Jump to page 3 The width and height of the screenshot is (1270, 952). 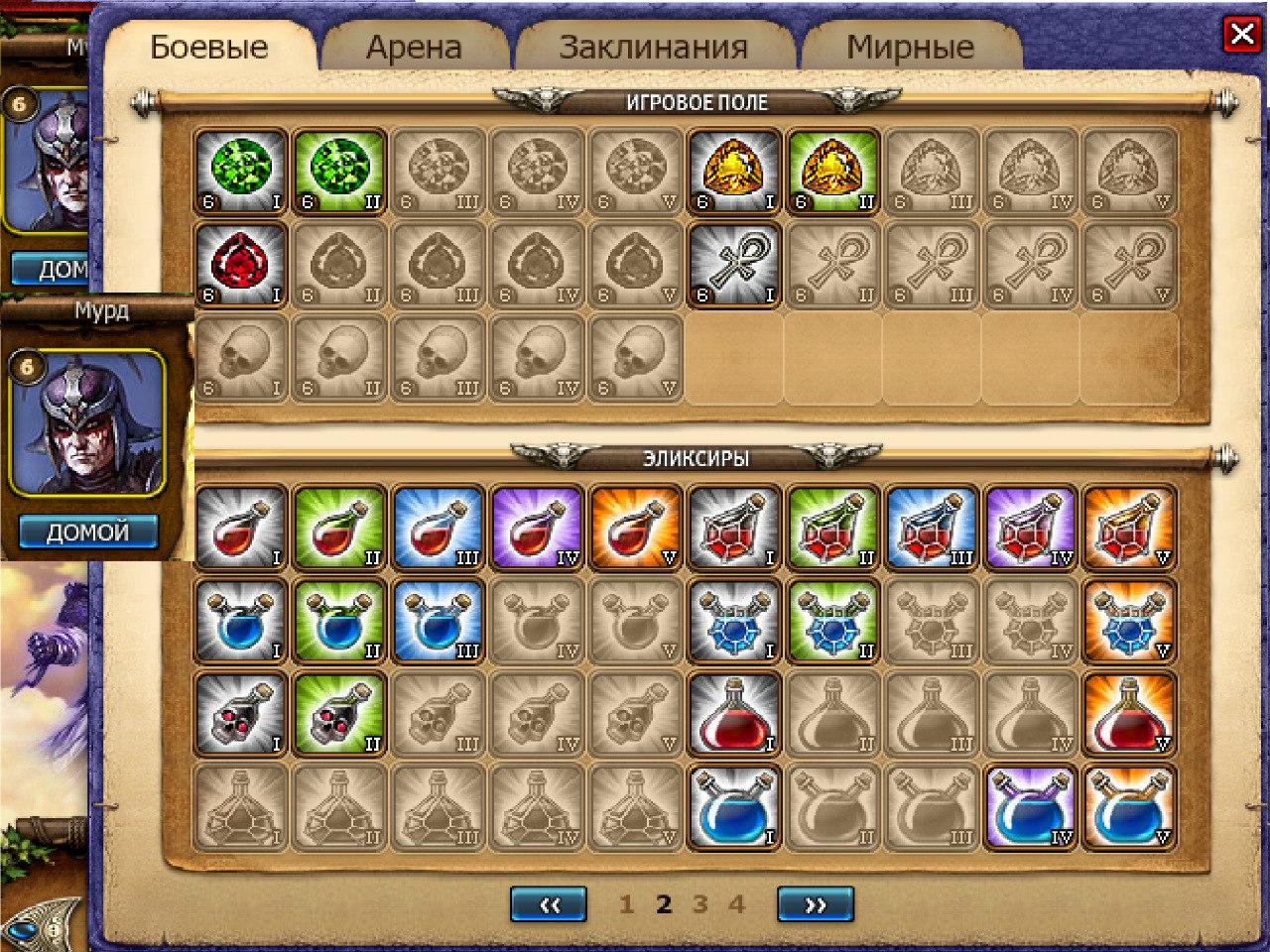[700, 904]
